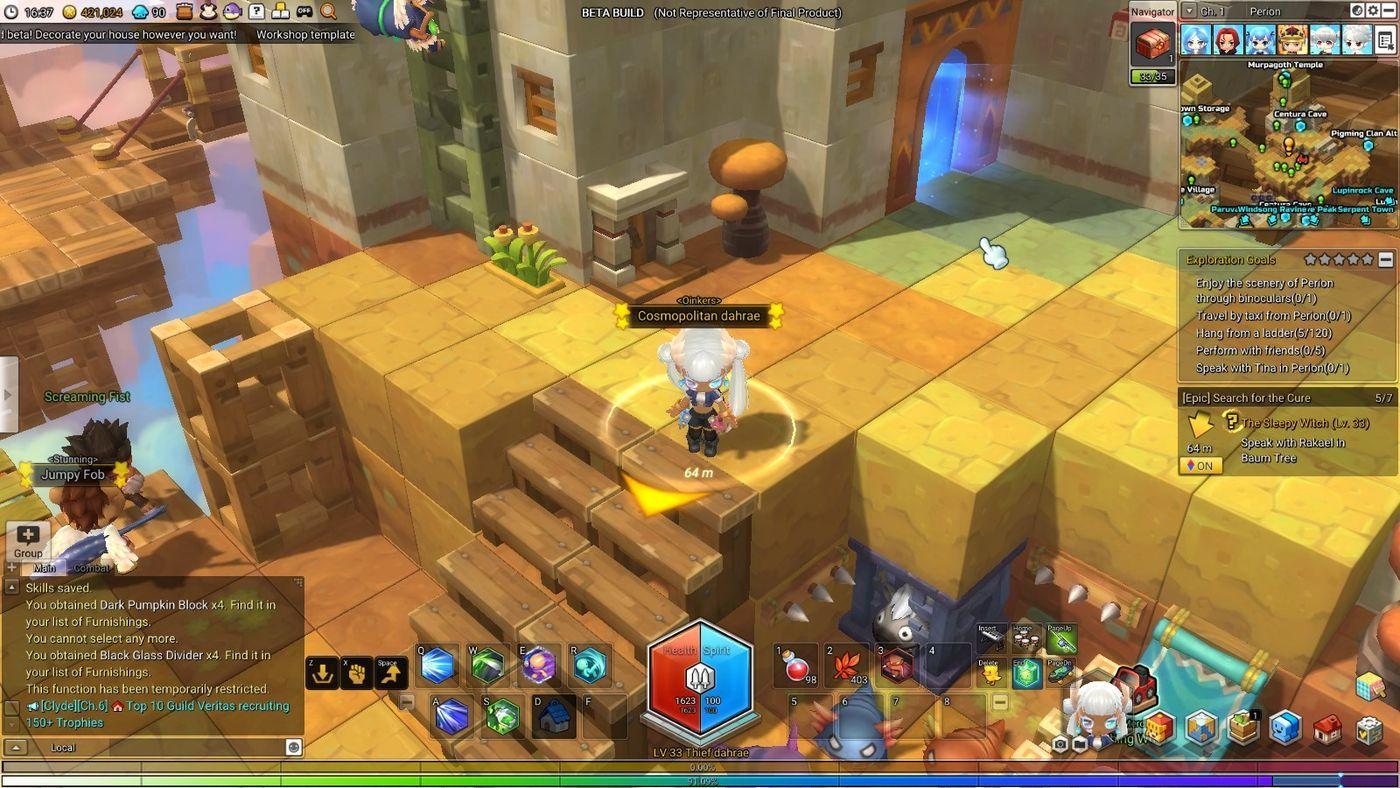Viewport: 1400px width, 788px height.
Task: Click the Group plus button
Action: 27,533
